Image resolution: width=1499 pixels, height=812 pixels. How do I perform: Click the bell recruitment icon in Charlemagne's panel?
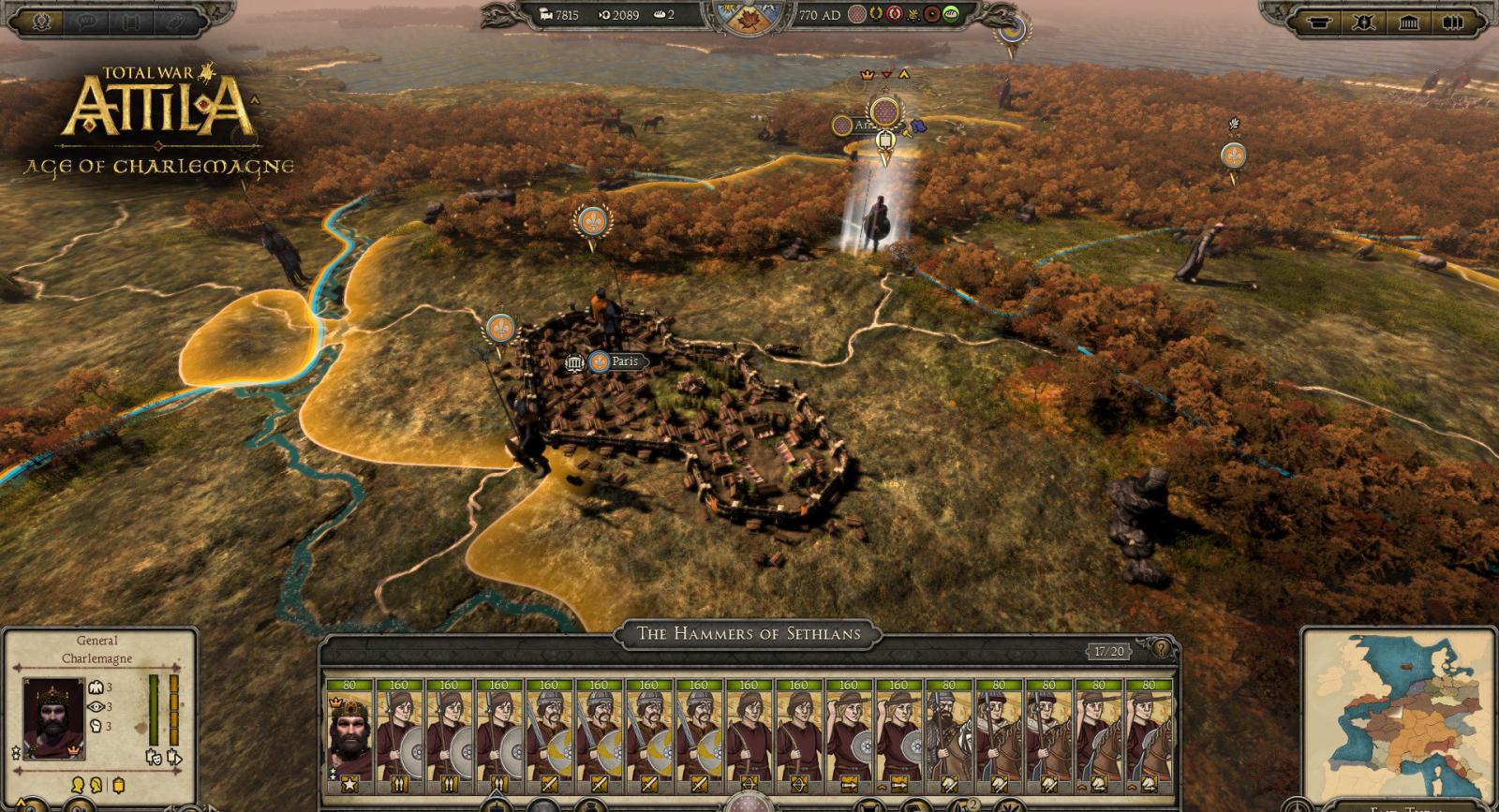pyautogui.click(x=117, y=785)
